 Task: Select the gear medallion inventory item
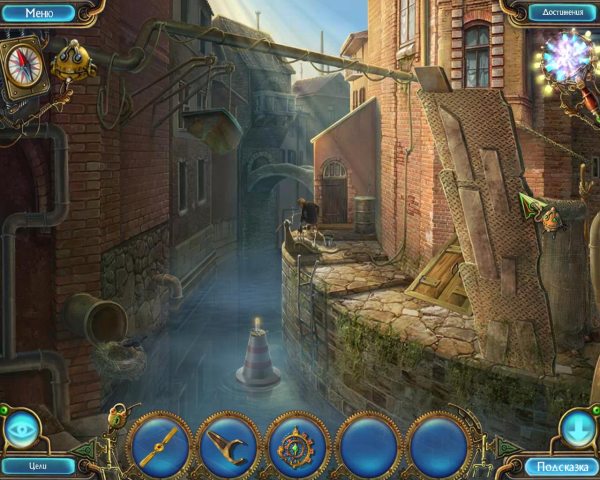[298, 443]
